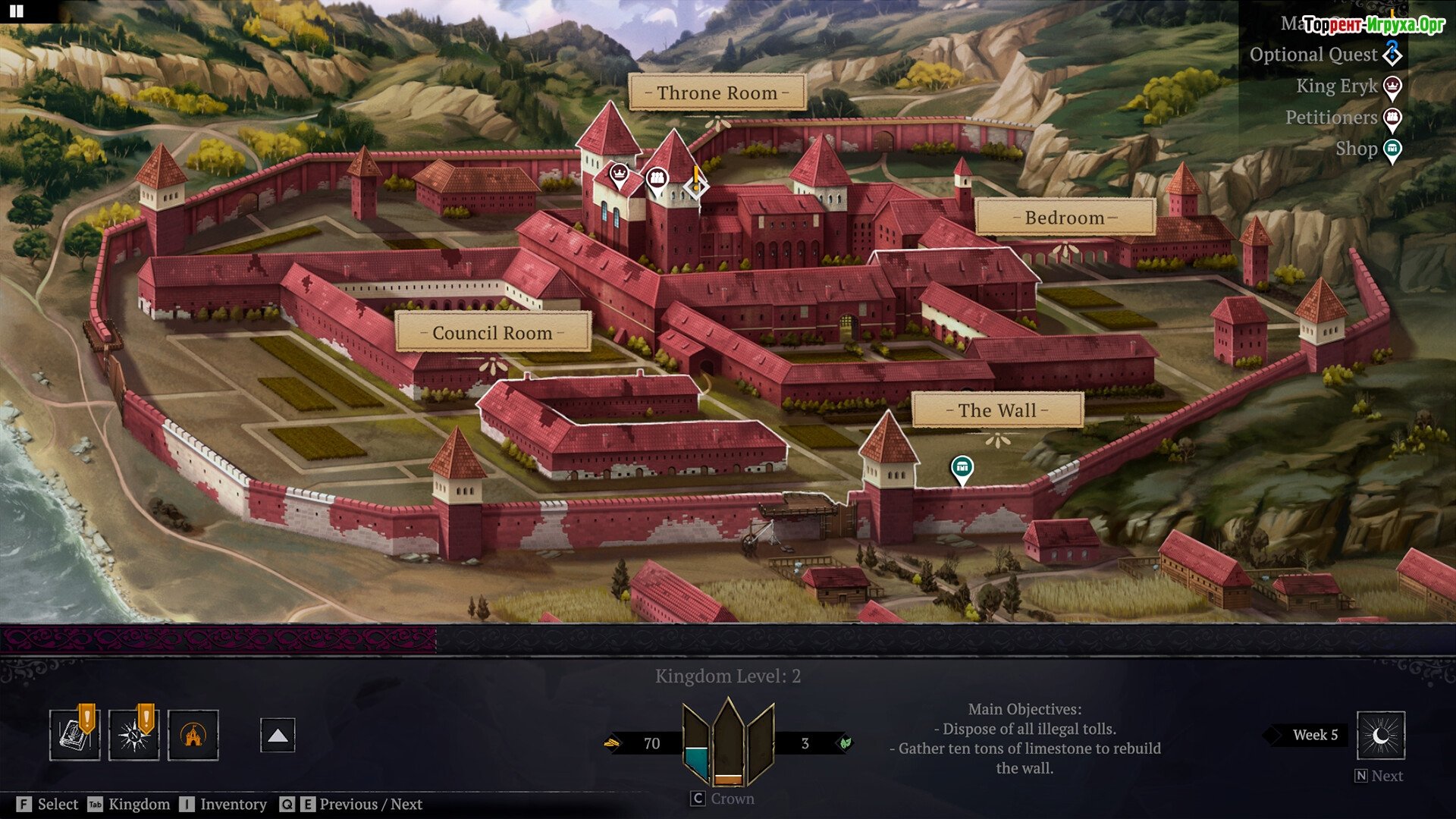The width and height of the screenshot is (1456, 819).
Task: Go to the Bedroom location
Action: click(x=1064, y=218)
